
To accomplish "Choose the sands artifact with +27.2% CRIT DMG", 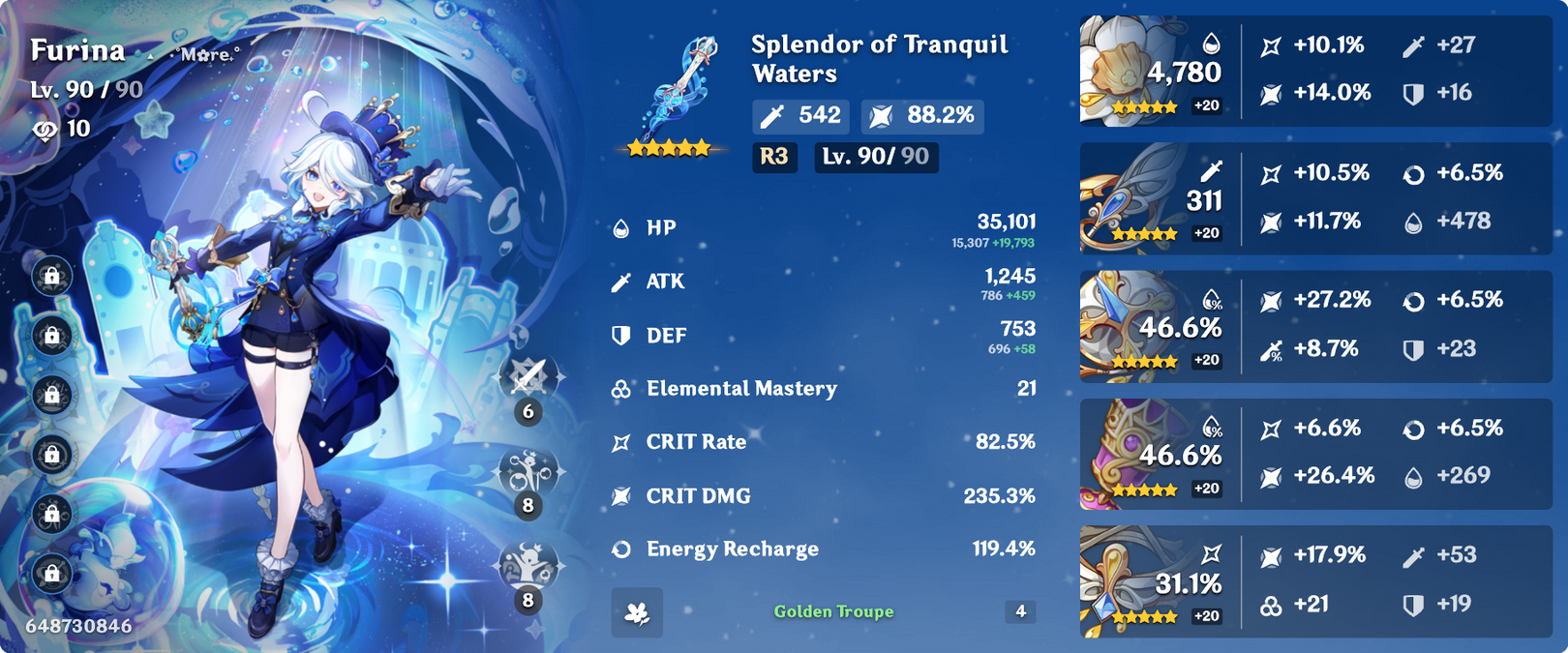I will click(x=1123, y=326).
